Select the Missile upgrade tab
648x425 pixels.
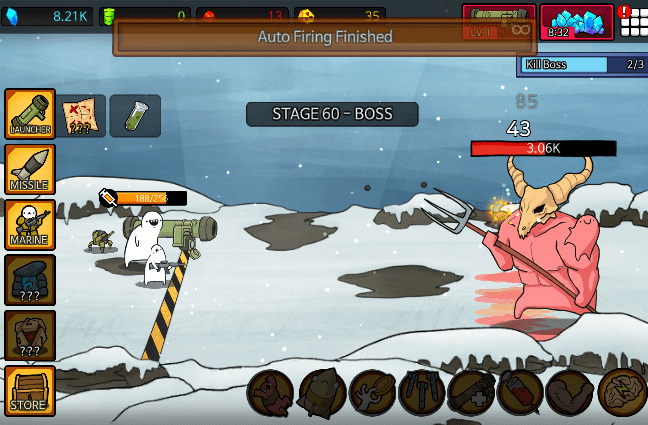[29, 168]
